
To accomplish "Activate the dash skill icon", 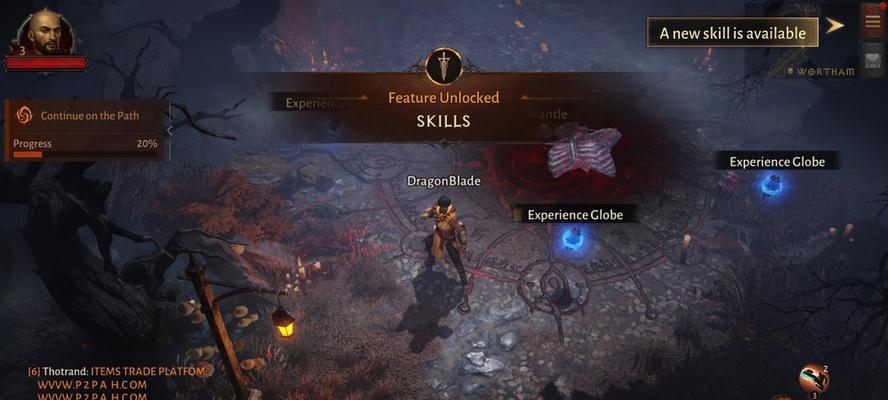I will (813, 378).
